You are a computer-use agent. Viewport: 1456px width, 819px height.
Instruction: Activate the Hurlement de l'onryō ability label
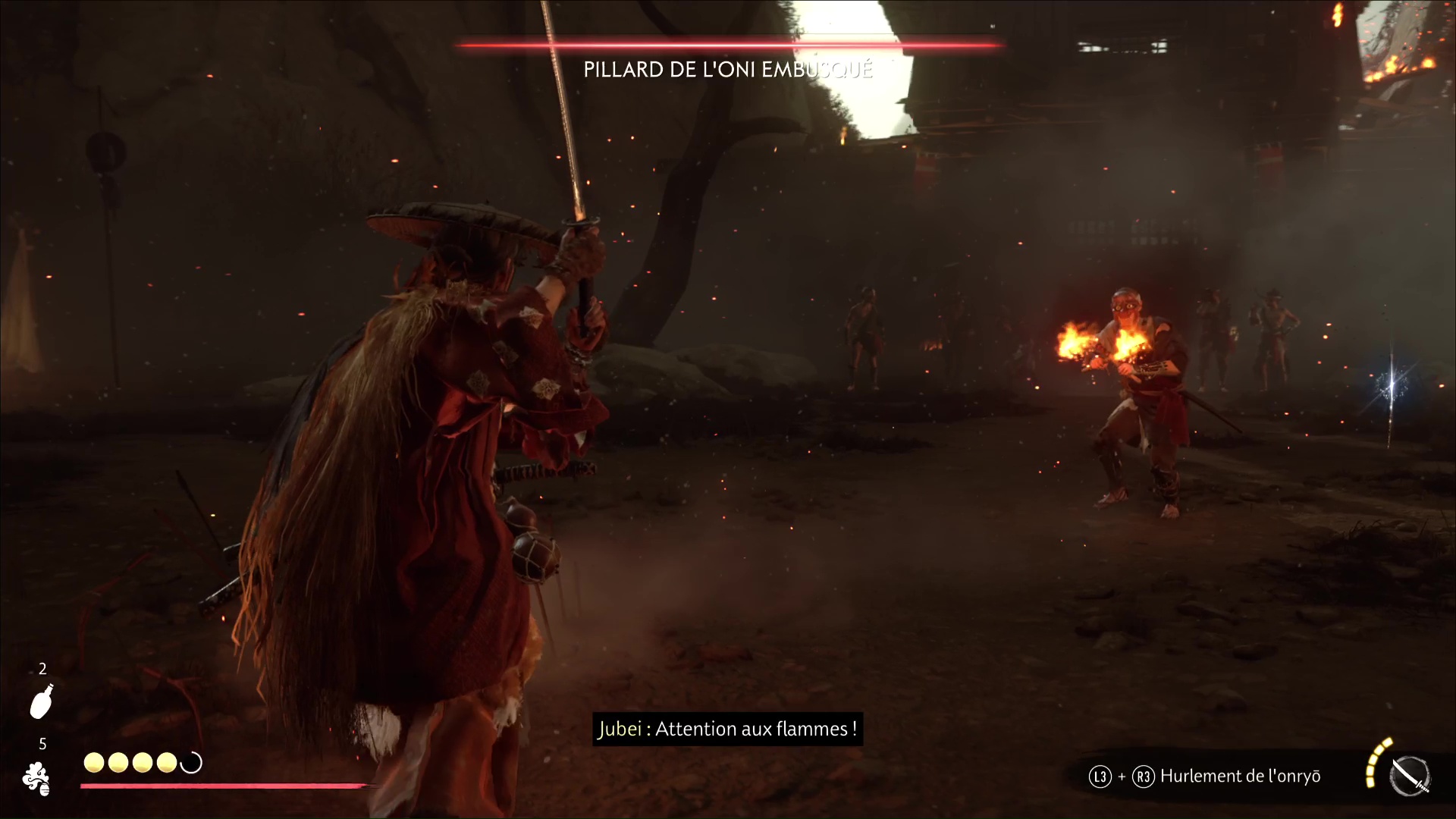(x=1240, y=777)
